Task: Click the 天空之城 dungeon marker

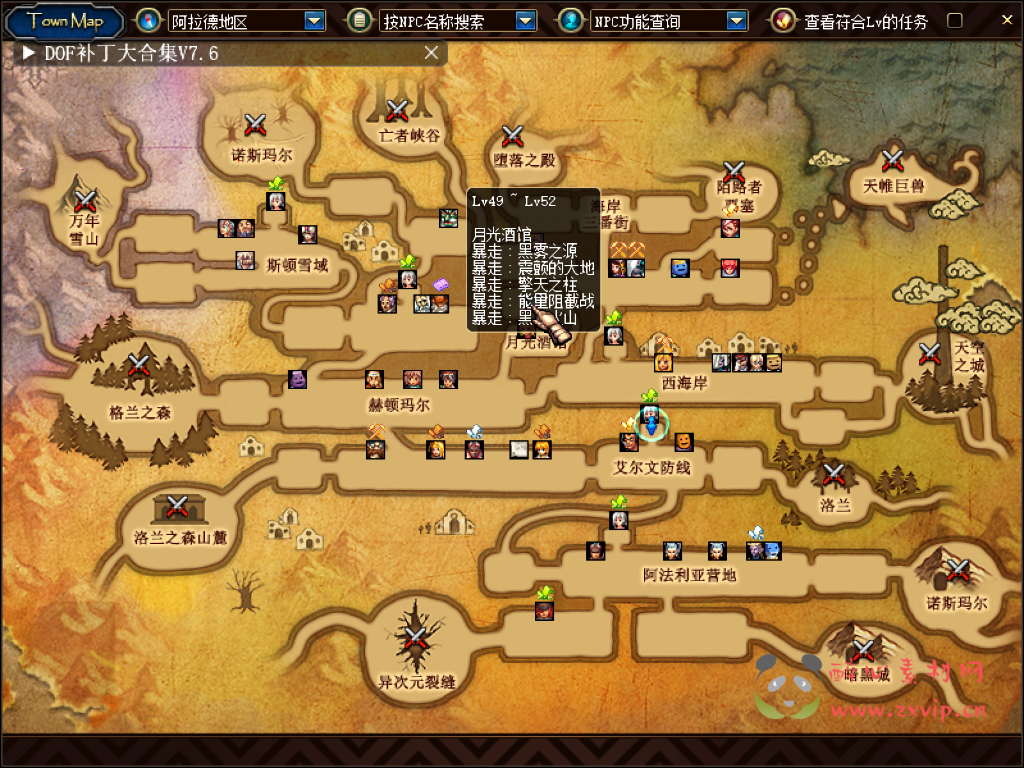Action: [x=930, y=353]
